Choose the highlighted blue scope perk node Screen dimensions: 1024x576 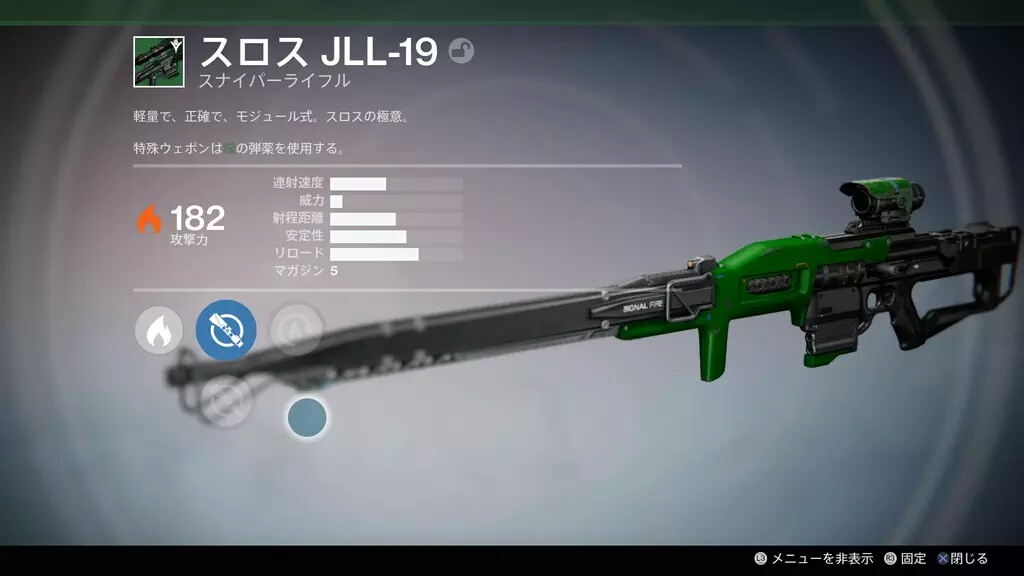coord(226,330)
